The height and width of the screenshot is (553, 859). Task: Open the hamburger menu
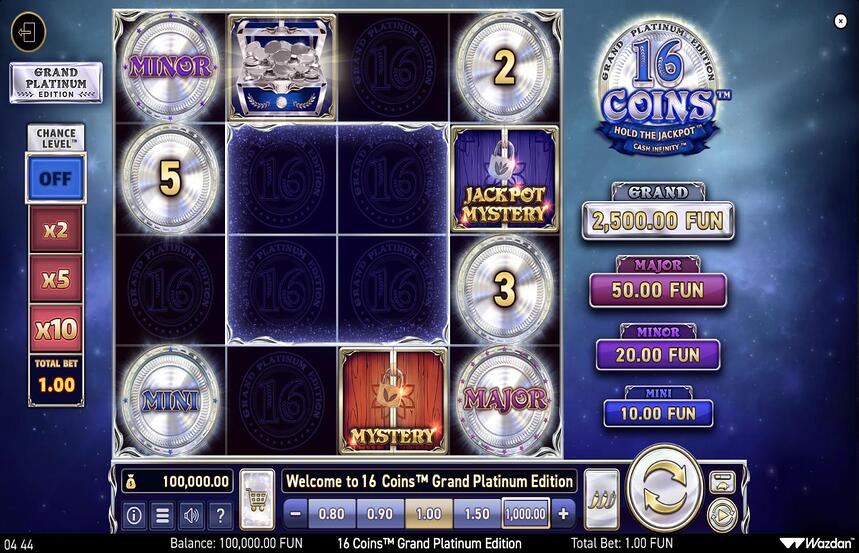[161, 516]
